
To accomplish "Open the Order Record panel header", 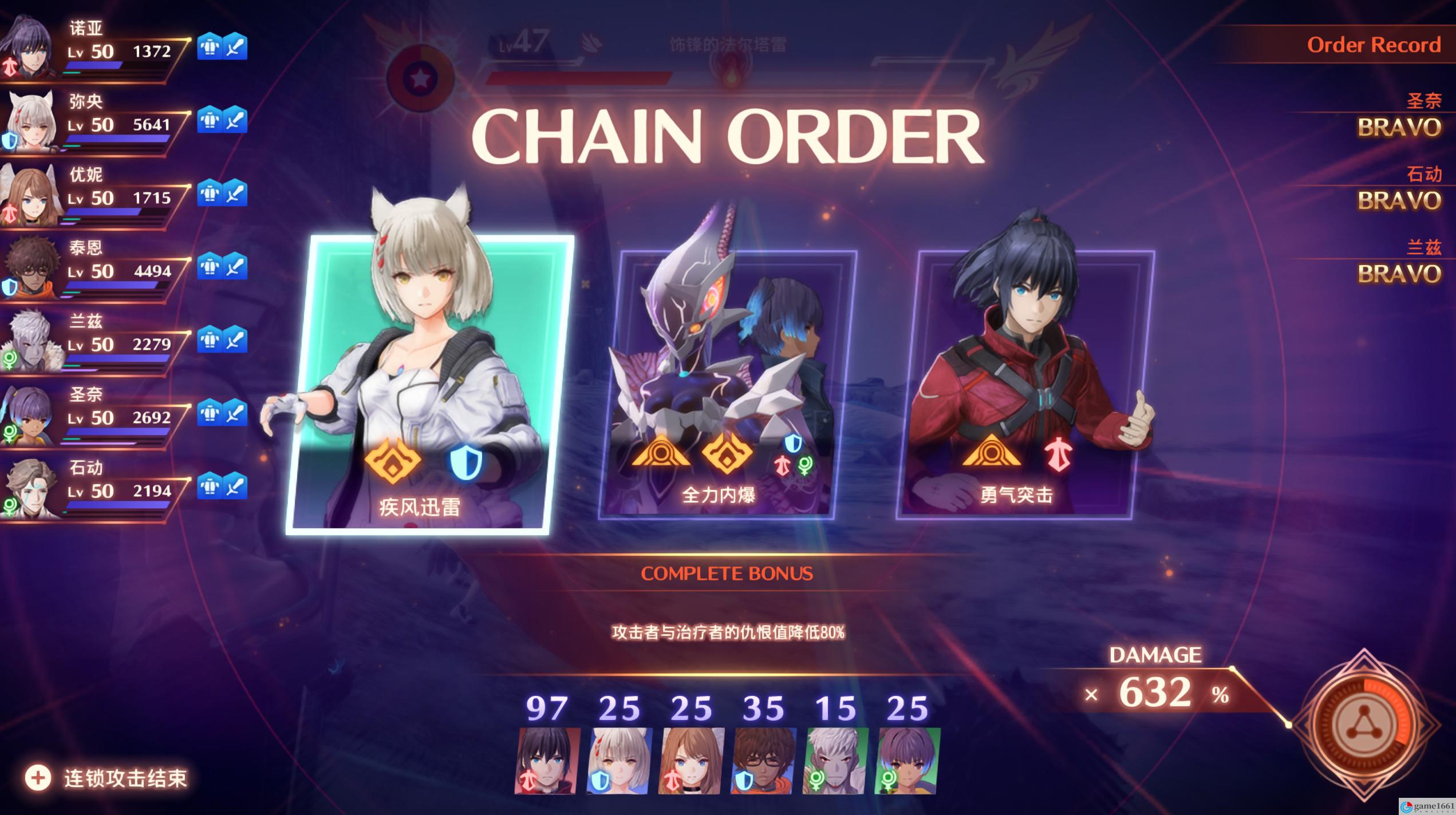I will 1373,45.
